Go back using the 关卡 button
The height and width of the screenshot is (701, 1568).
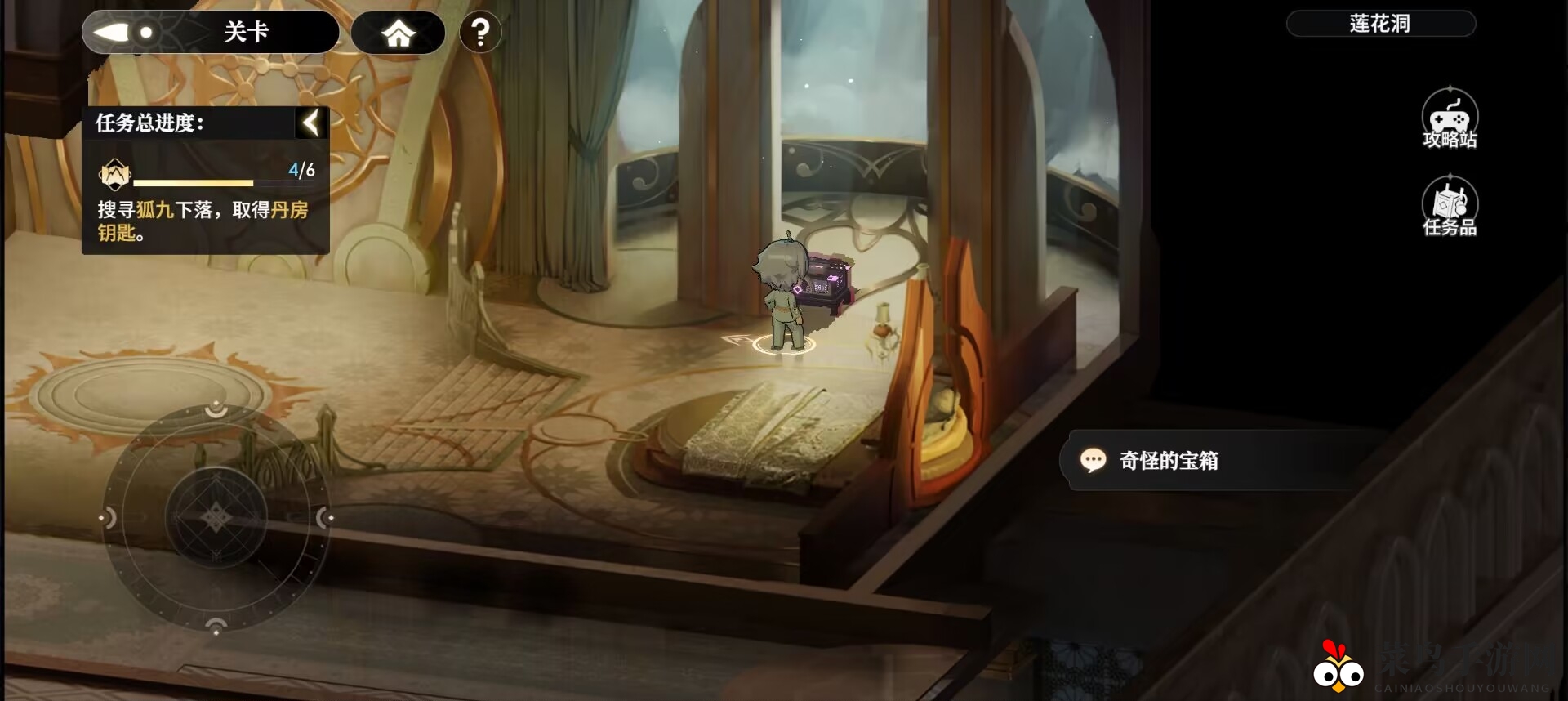(210, 33)
